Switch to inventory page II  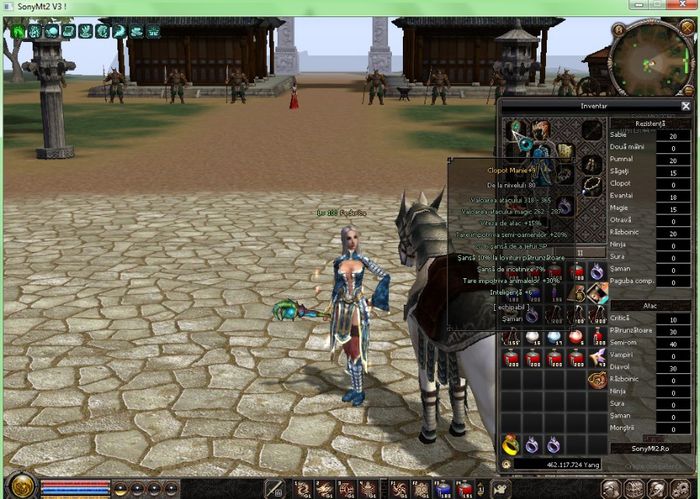point(579,252)
